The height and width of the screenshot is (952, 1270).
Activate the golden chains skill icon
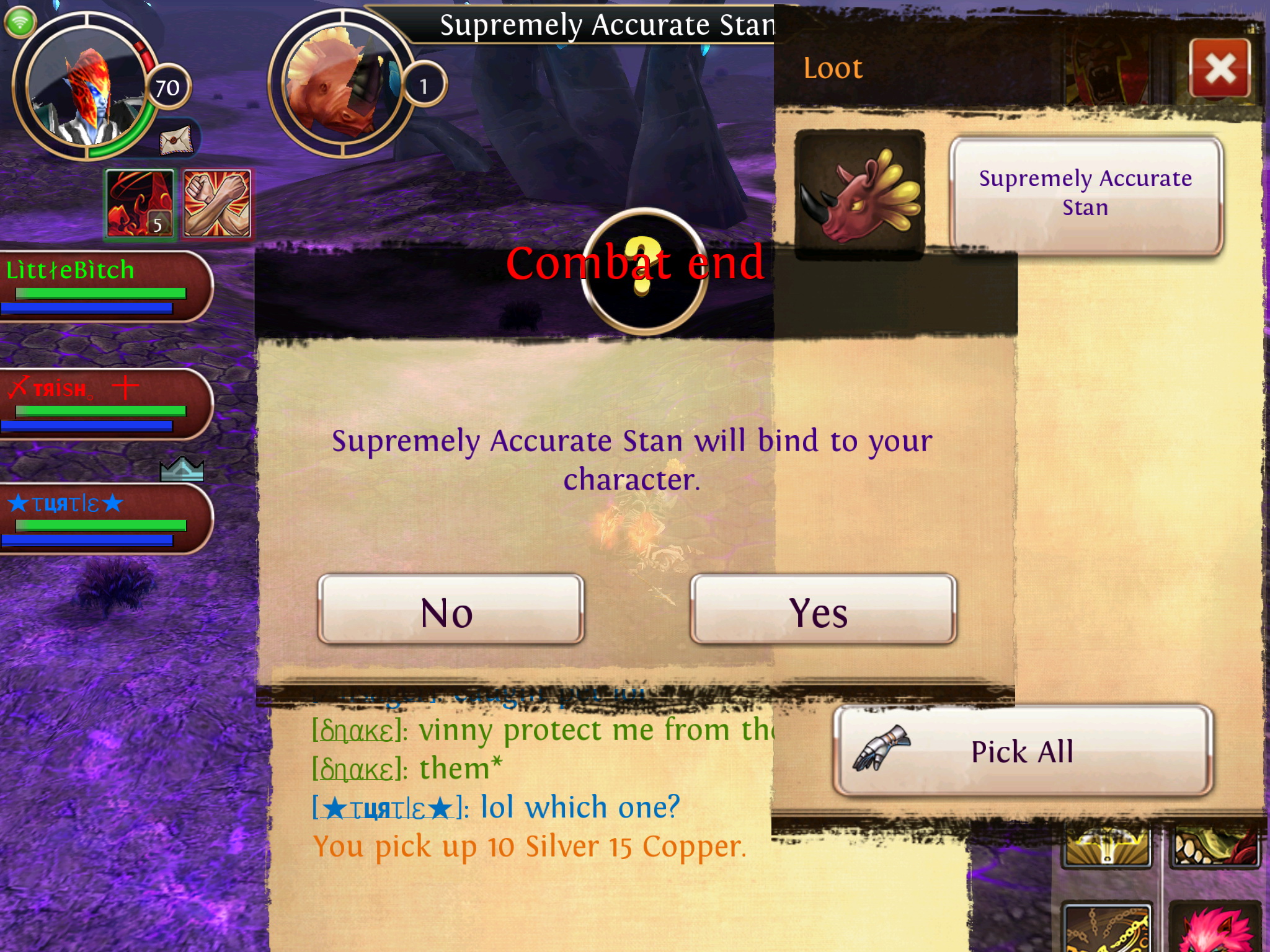1108,930
